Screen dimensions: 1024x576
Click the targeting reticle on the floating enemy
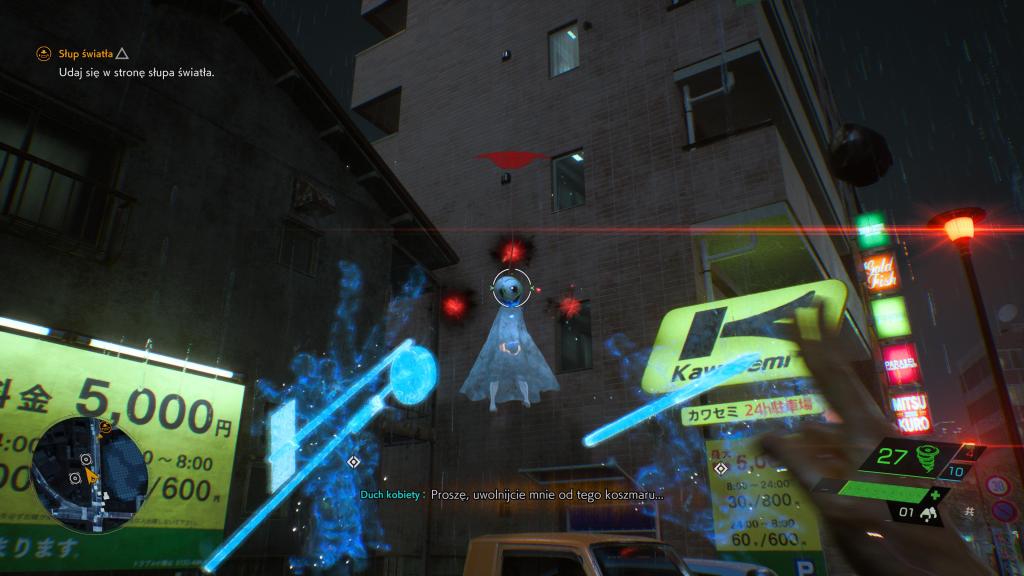click(x=510, y=287)
